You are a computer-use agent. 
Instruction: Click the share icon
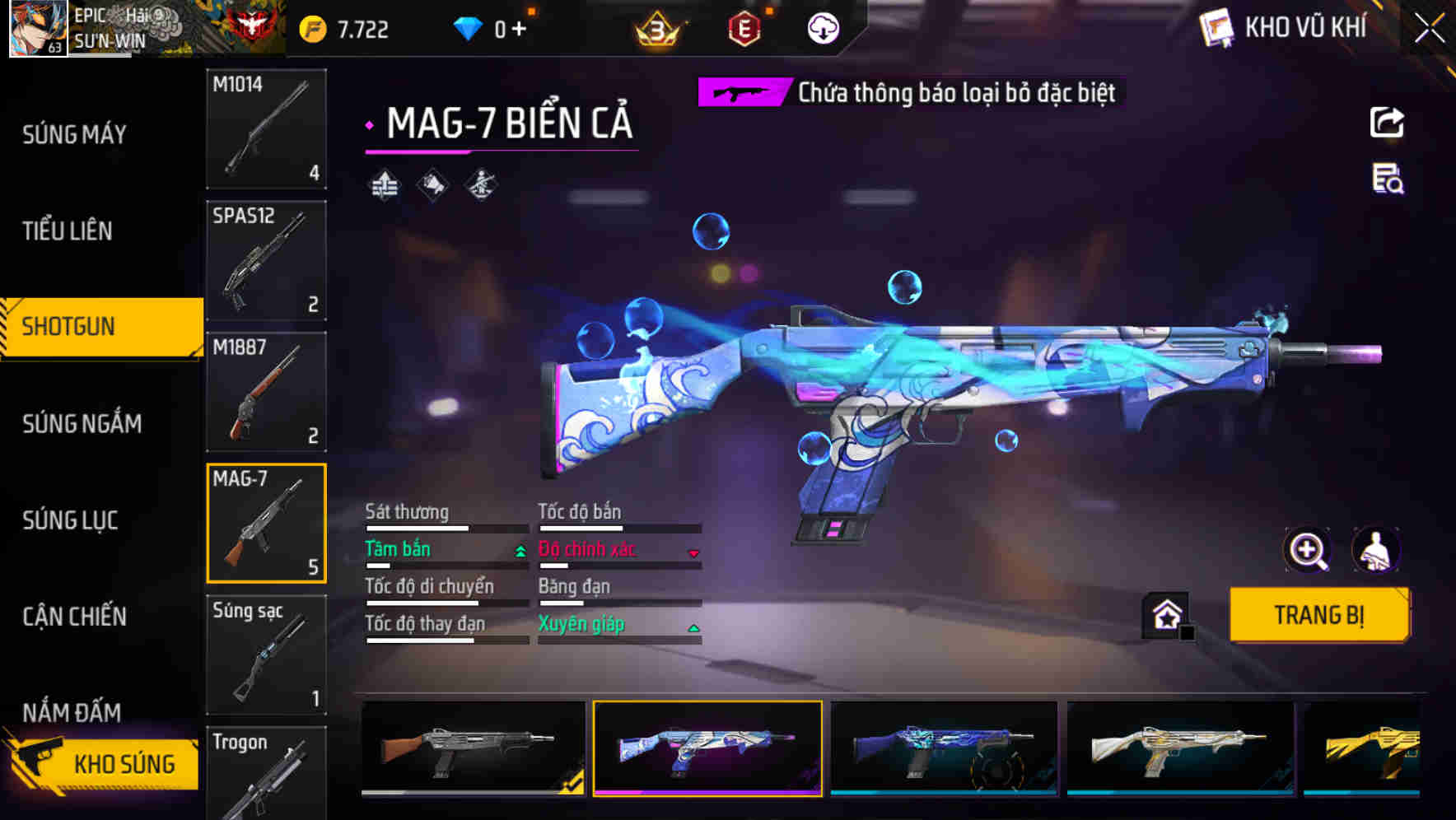pos(1387,123)
